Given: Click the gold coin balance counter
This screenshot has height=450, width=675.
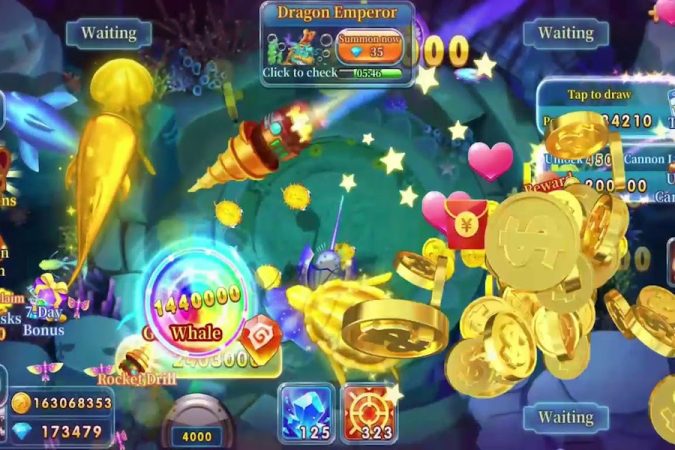Looking at the screenshot, I should click(62, 403).
